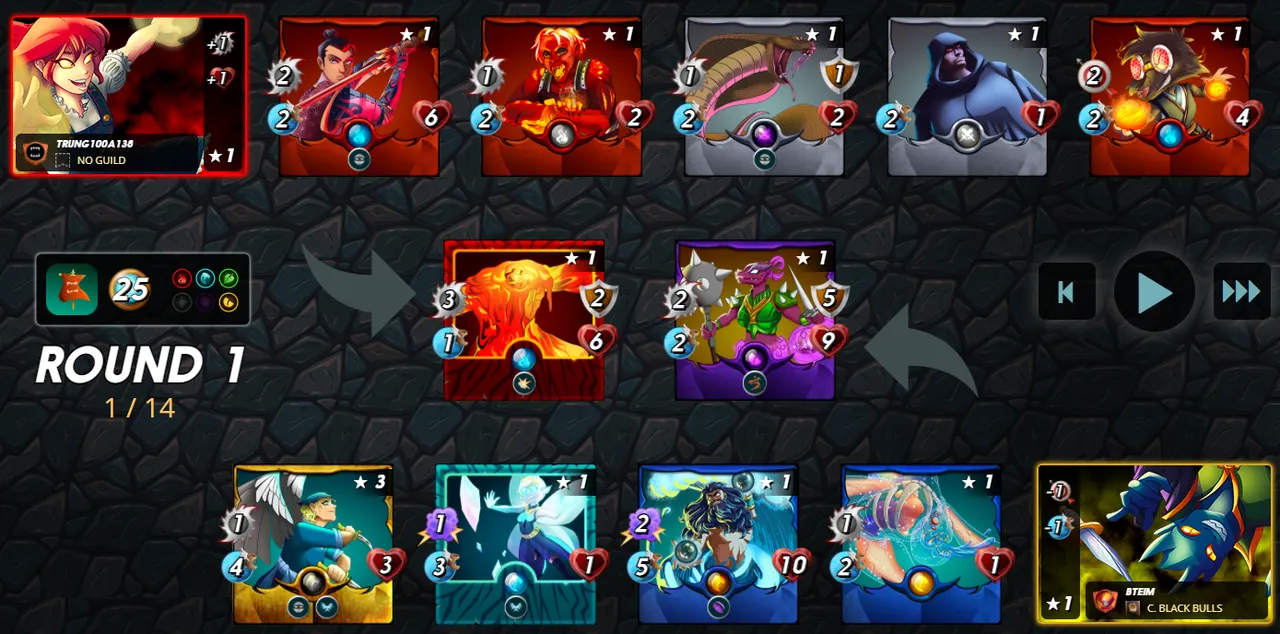
Task: Inspect the pink lizard warrior with mace
Action: 755,320
